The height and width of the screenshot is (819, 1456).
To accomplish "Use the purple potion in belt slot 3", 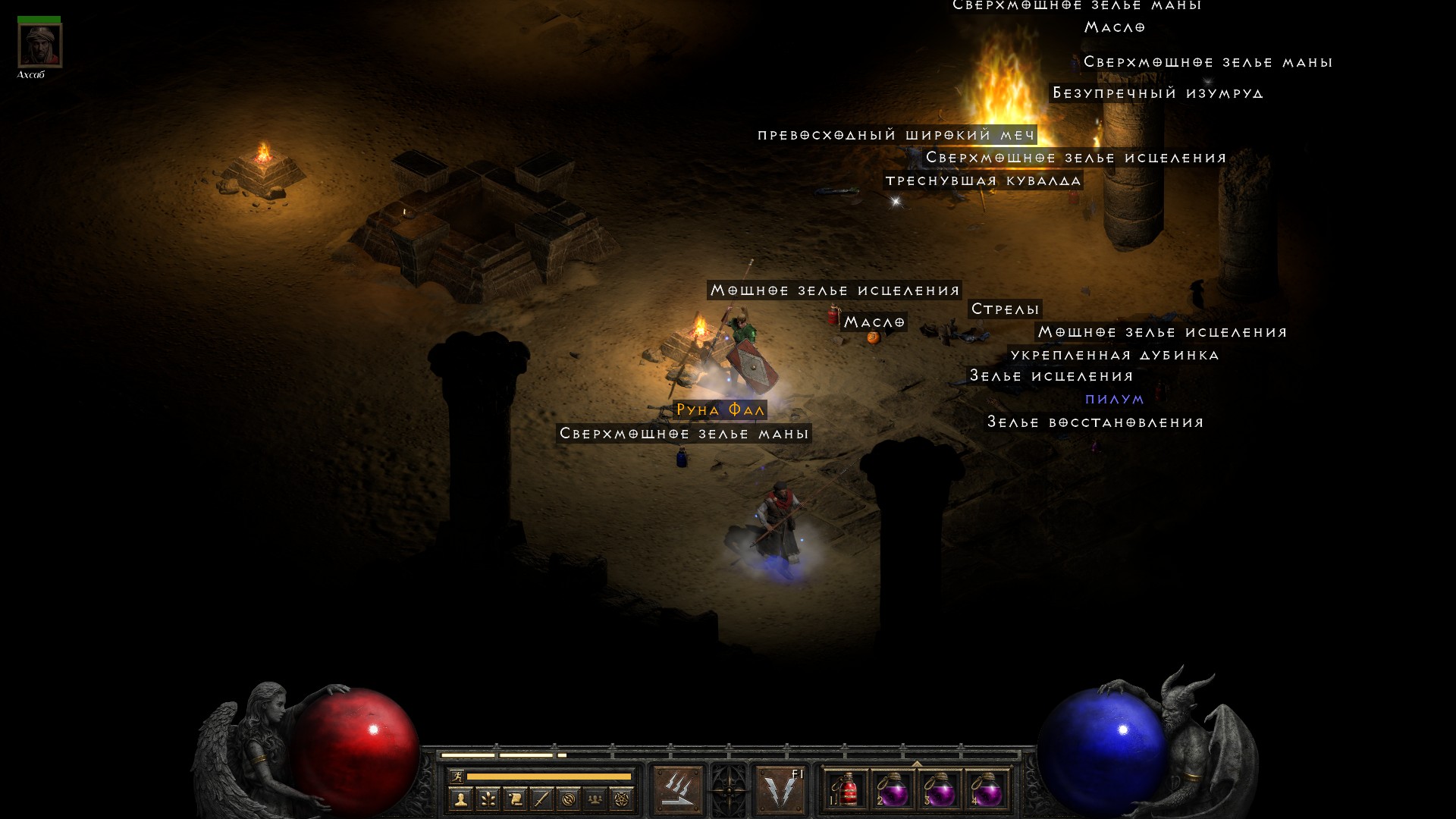I will 940,791.
